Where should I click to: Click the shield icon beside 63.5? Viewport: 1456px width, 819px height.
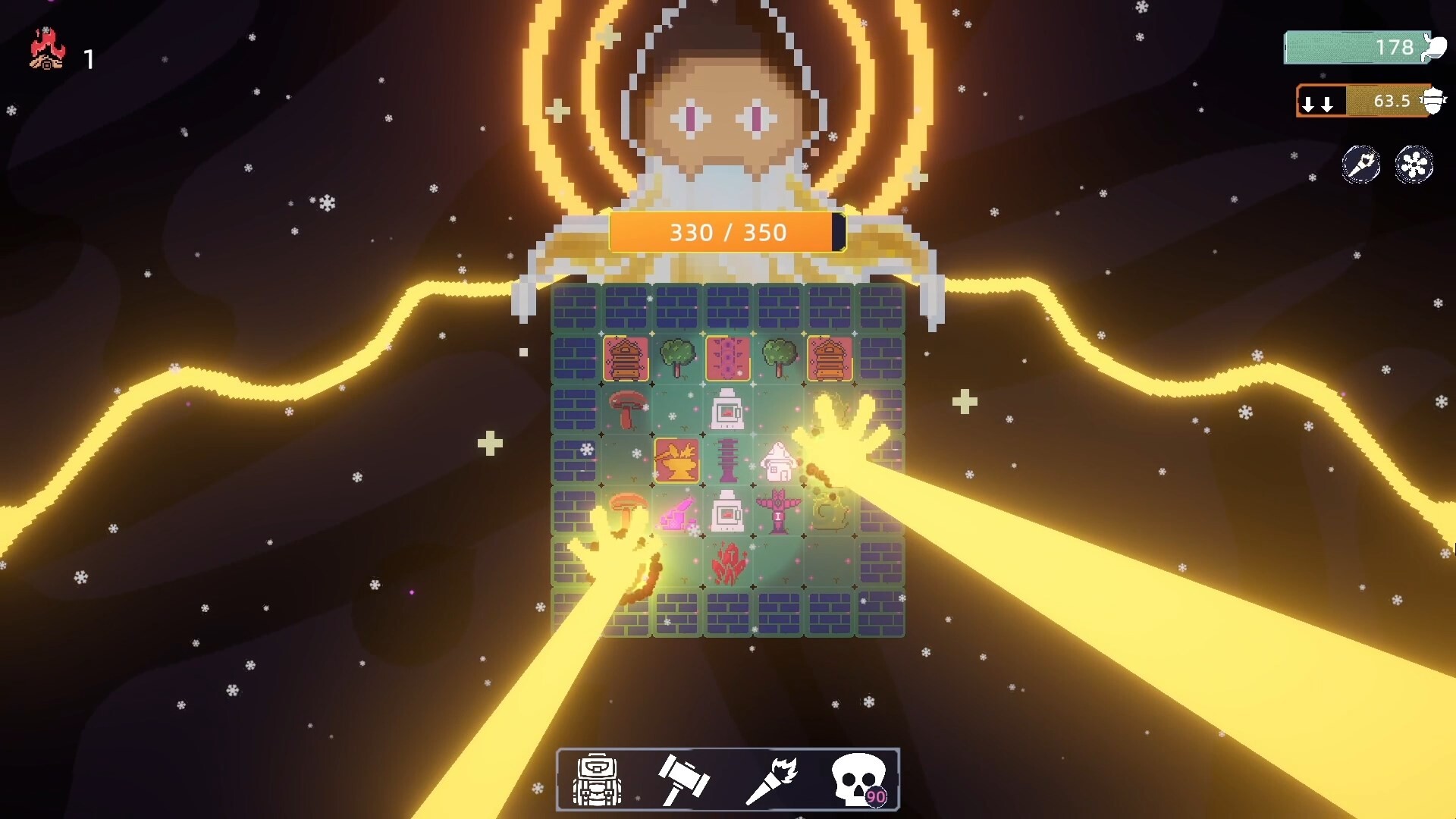pyautogui.click(x=1434, y=101)
